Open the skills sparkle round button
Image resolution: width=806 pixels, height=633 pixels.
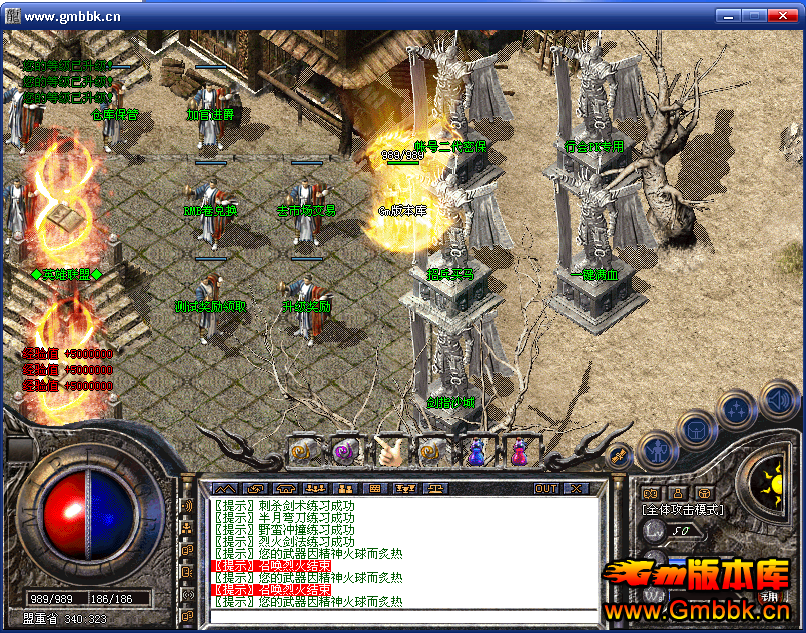[736, 408]
